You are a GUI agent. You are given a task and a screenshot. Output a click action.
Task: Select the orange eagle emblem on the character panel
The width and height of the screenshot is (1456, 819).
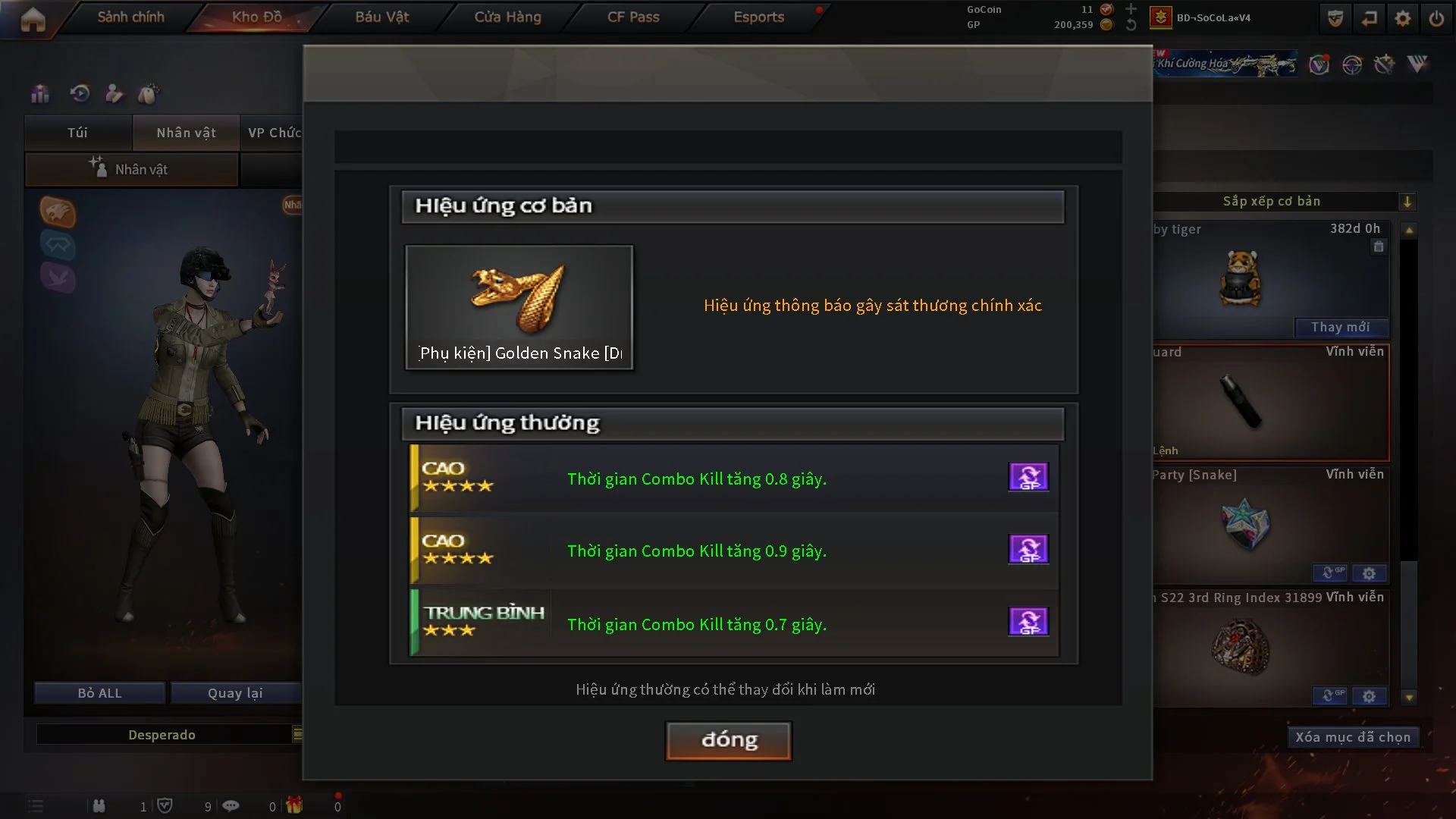click(57, 213)
